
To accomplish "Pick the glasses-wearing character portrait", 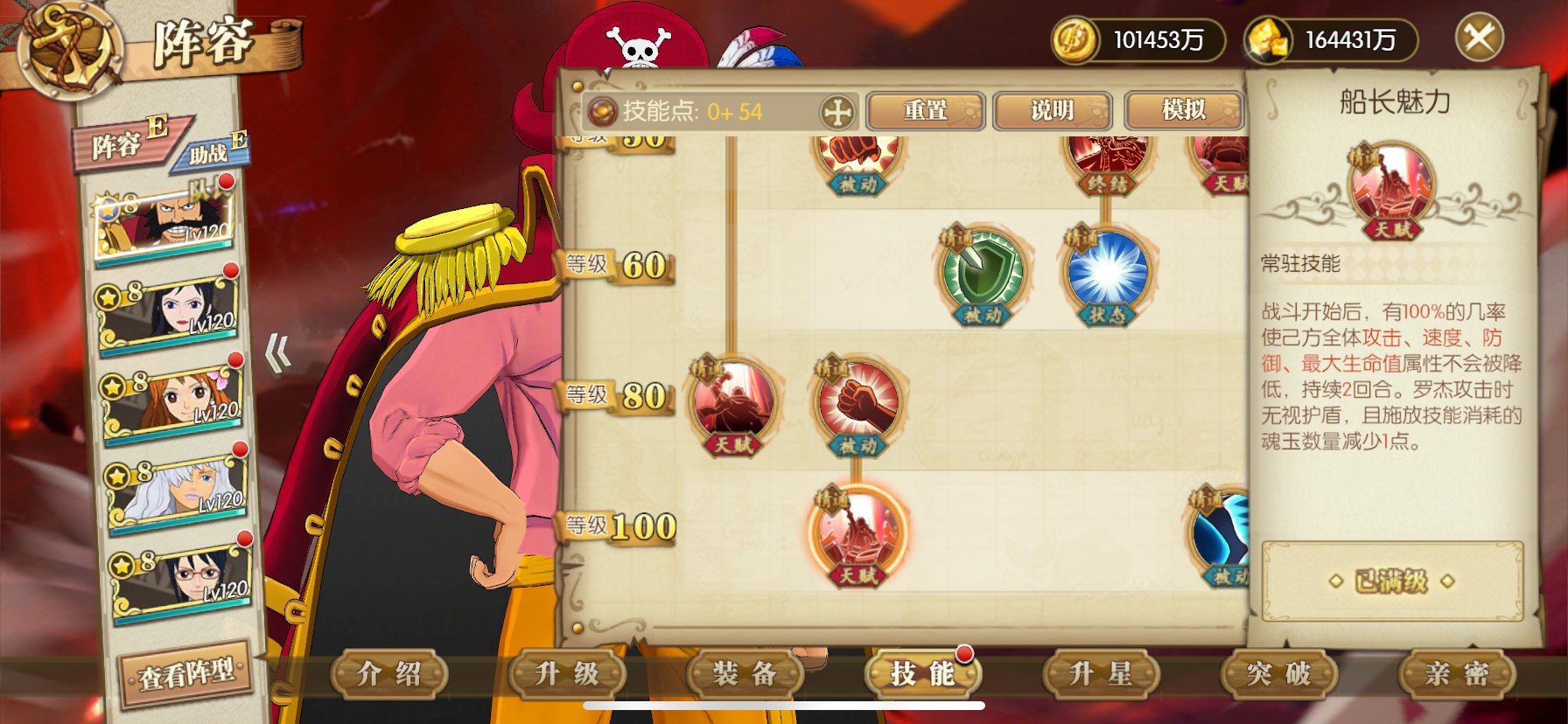I will (x=181, y=576).
